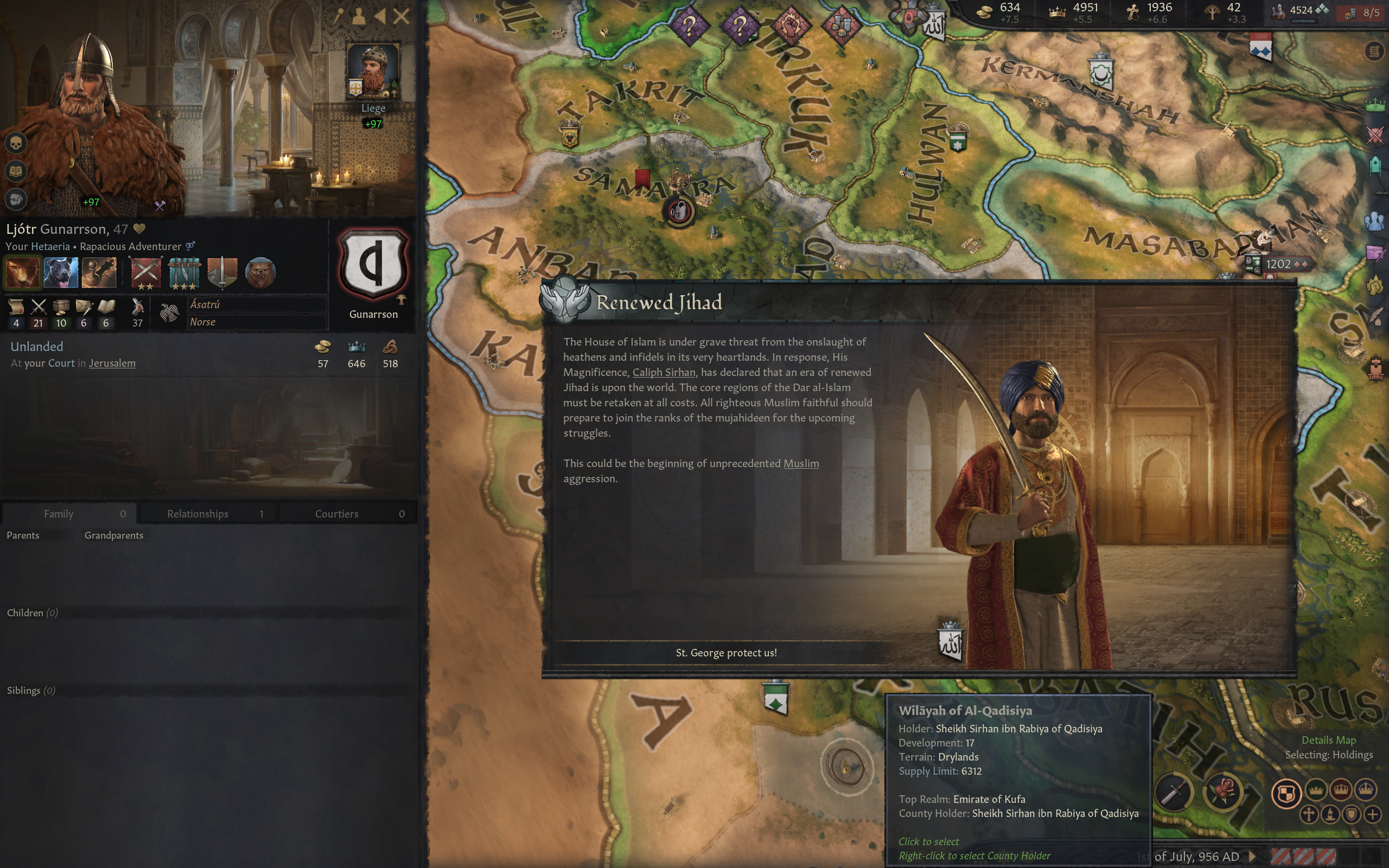Close the character window
The height and width of the screenshot is (868, 1389).
click(402, 16)
